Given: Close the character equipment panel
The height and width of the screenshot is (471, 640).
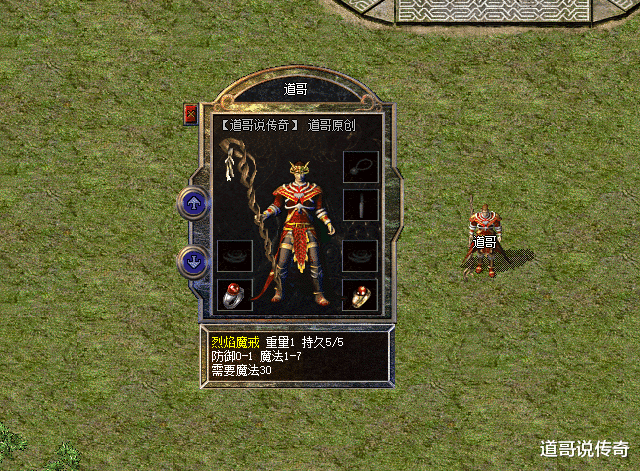Looking at the screenshot, I should point(191,114).
